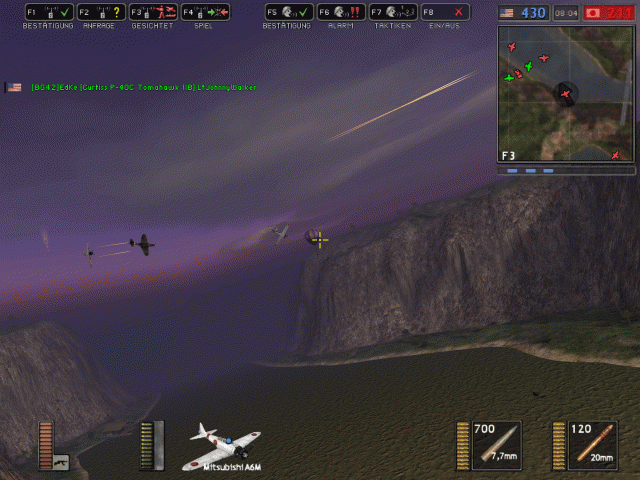Click the minimap in the corner
The image size is (640, 480).
564,94
